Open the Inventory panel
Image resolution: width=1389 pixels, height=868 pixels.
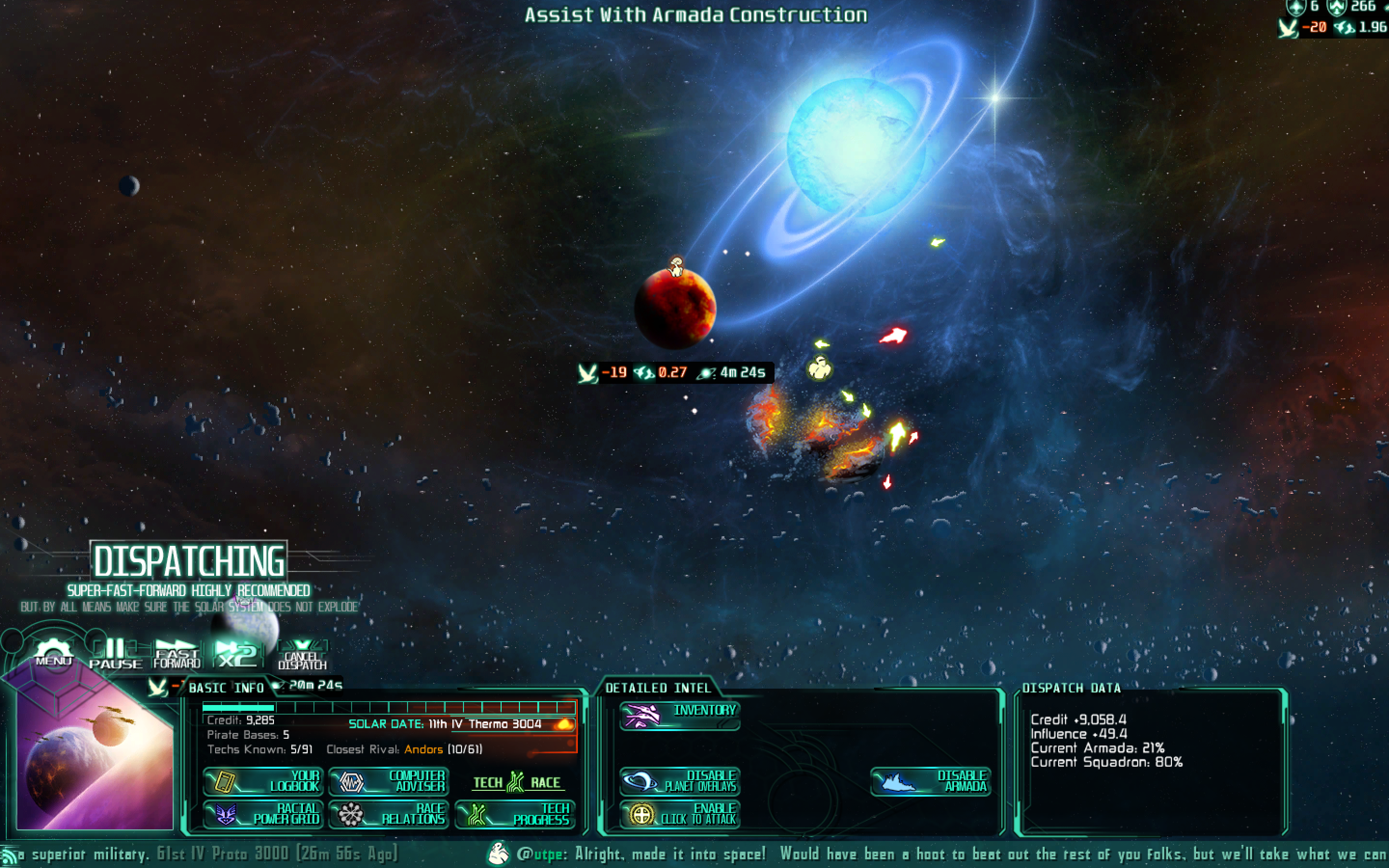click(680, 716)
